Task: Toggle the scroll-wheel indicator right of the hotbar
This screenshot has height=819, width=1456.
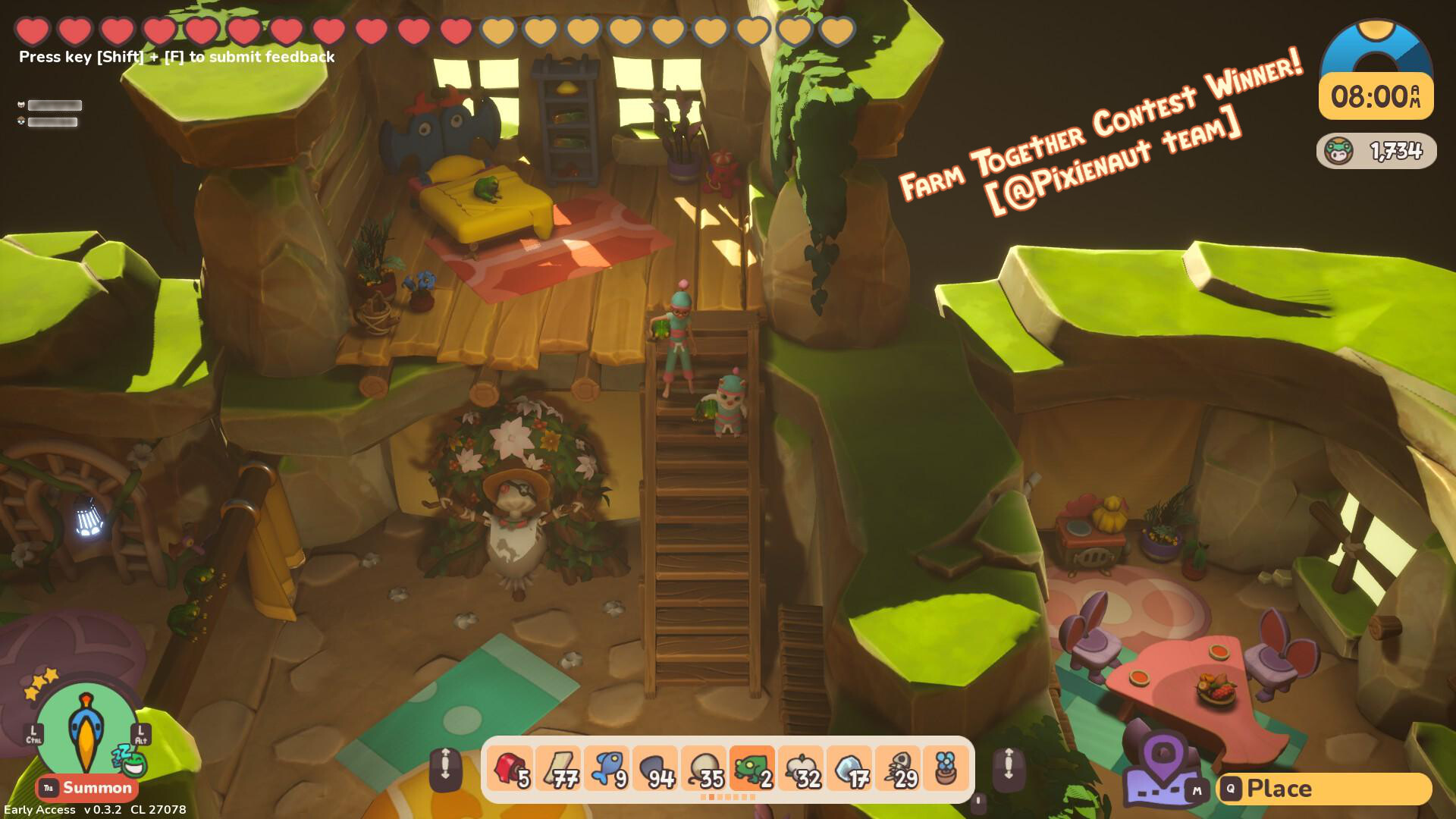Action: click(x=1009, y=768)
